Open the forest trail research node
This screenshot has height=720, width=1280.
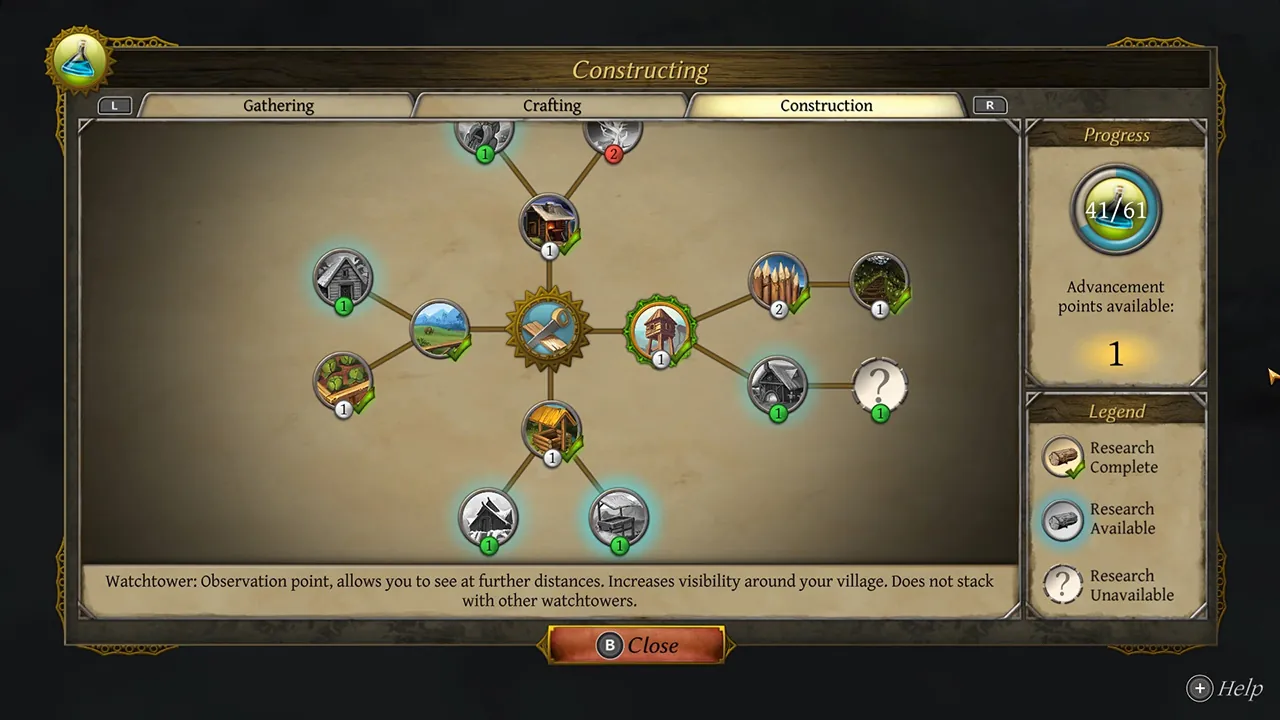coord(880,283)
